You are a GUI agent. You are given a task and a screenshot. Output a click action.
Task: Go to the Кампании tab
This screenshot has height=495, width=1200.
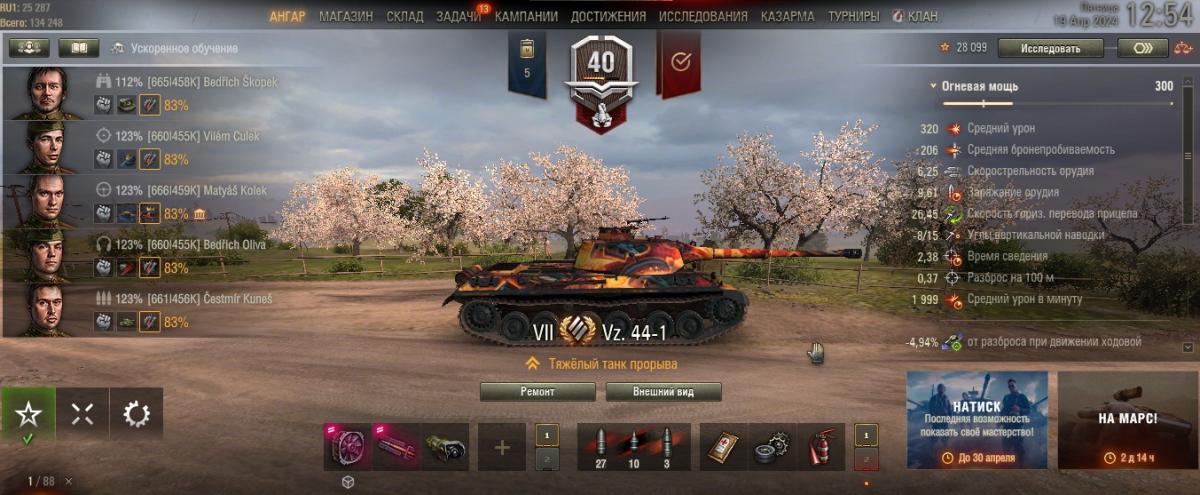coord(526,17)
